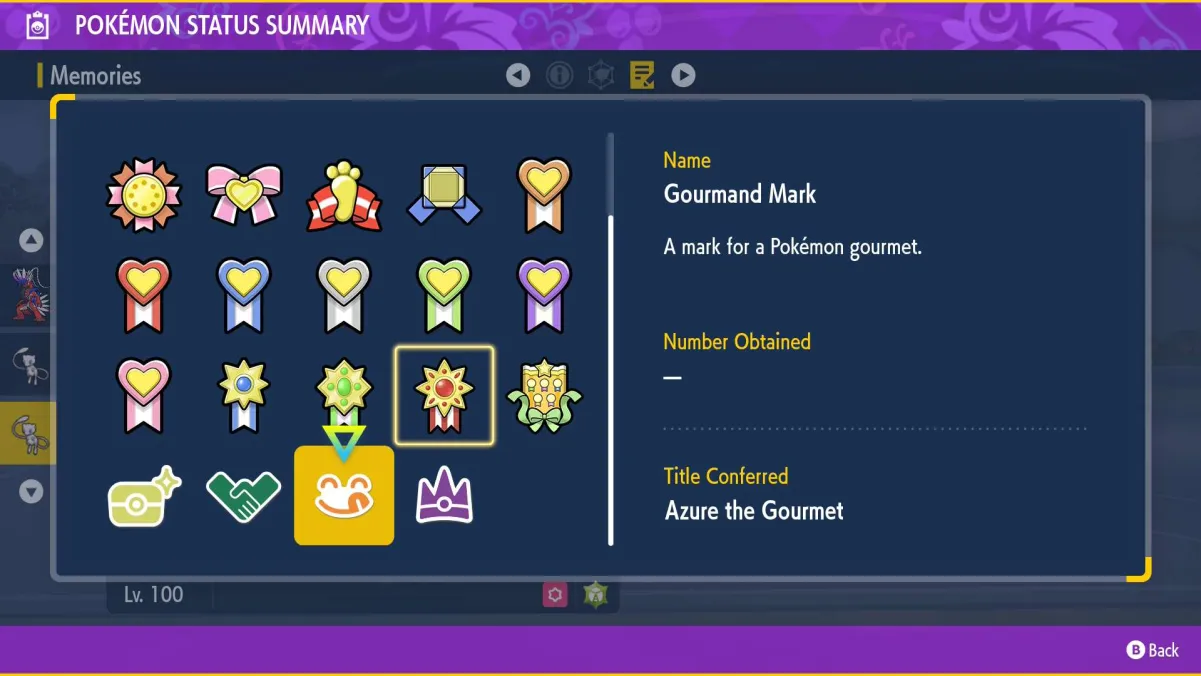Show the next party Pokémon with down arrow
The height and width of the screenshot is (676, 1201).
31,491
